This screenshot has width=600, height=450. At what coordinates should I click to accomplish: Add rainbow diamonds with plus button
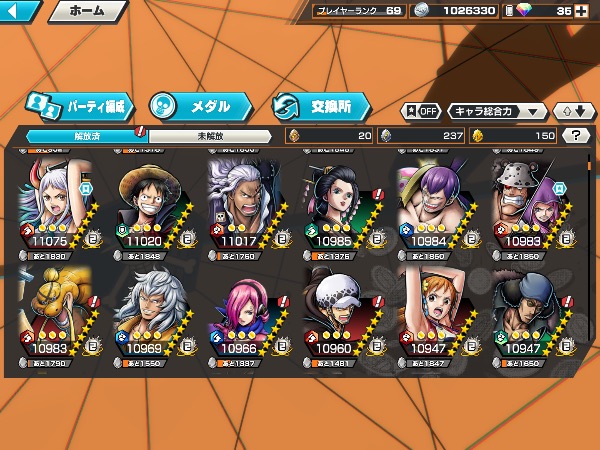click(x=590, y=11)
